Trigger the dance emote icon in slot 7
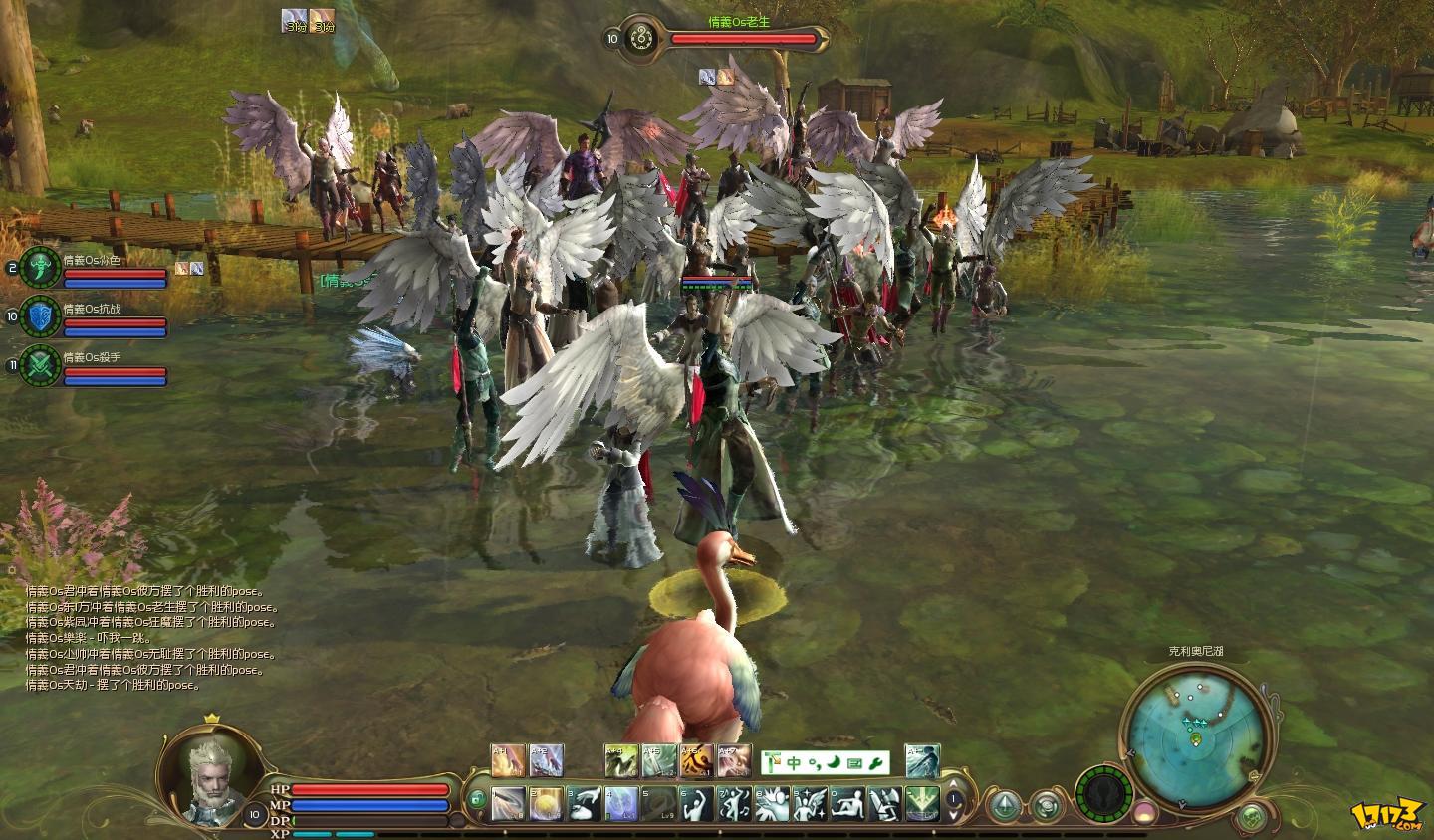The height and width of the screenshot is (840, 1434). [734, 802]
